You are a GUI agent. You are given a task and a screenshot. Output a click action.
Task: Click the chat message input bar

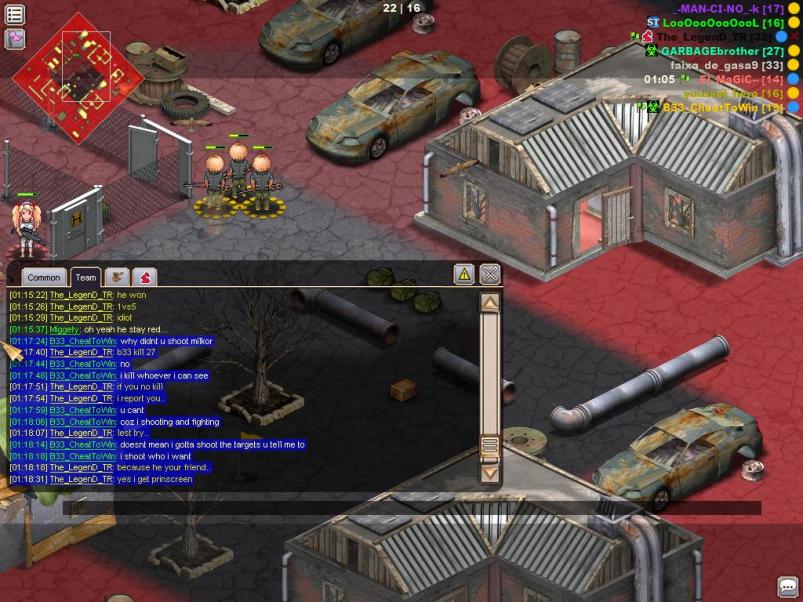click(410, 508)
